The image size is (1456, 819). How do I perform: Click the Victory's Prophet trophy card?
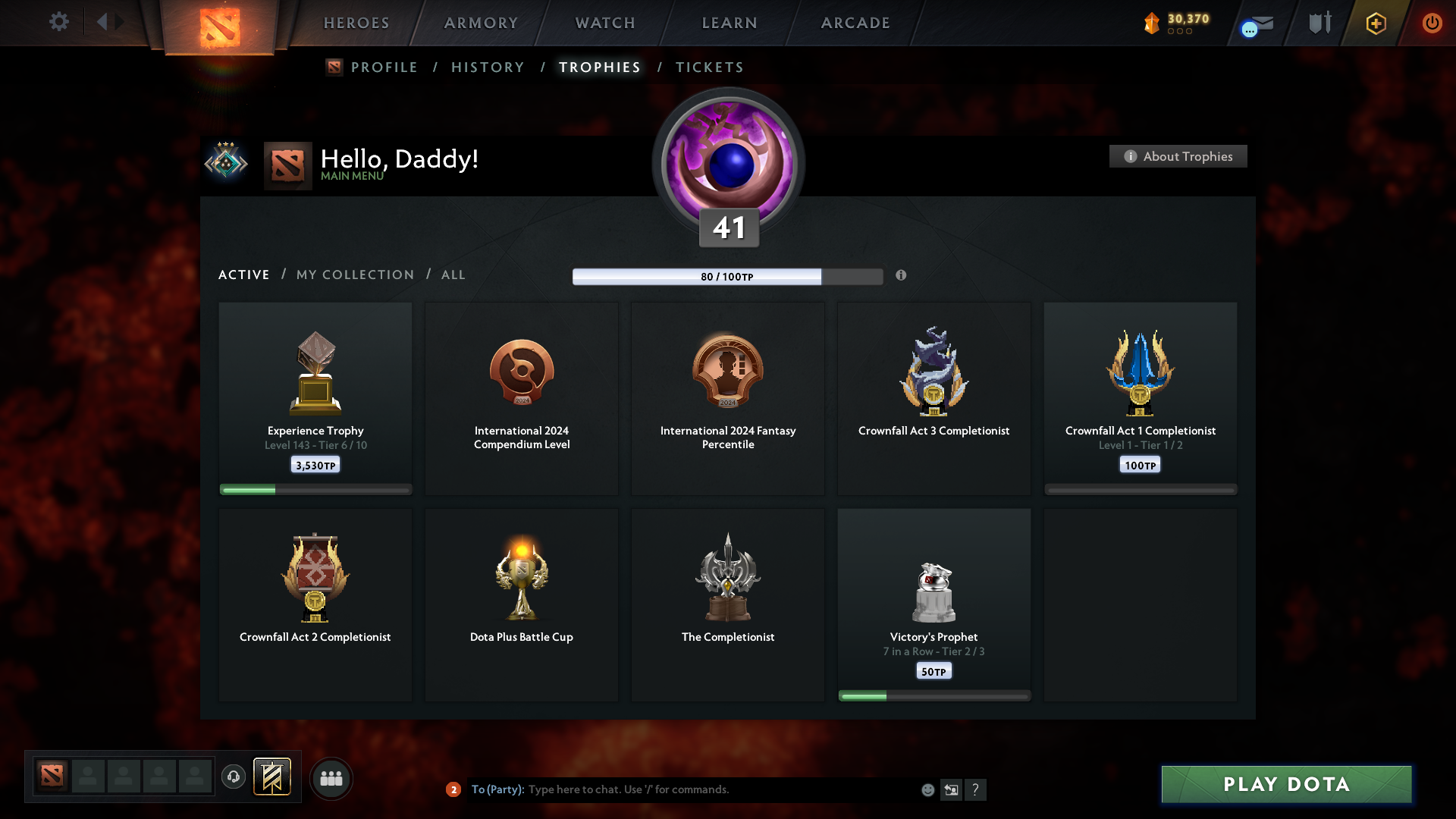click(934, 603)
